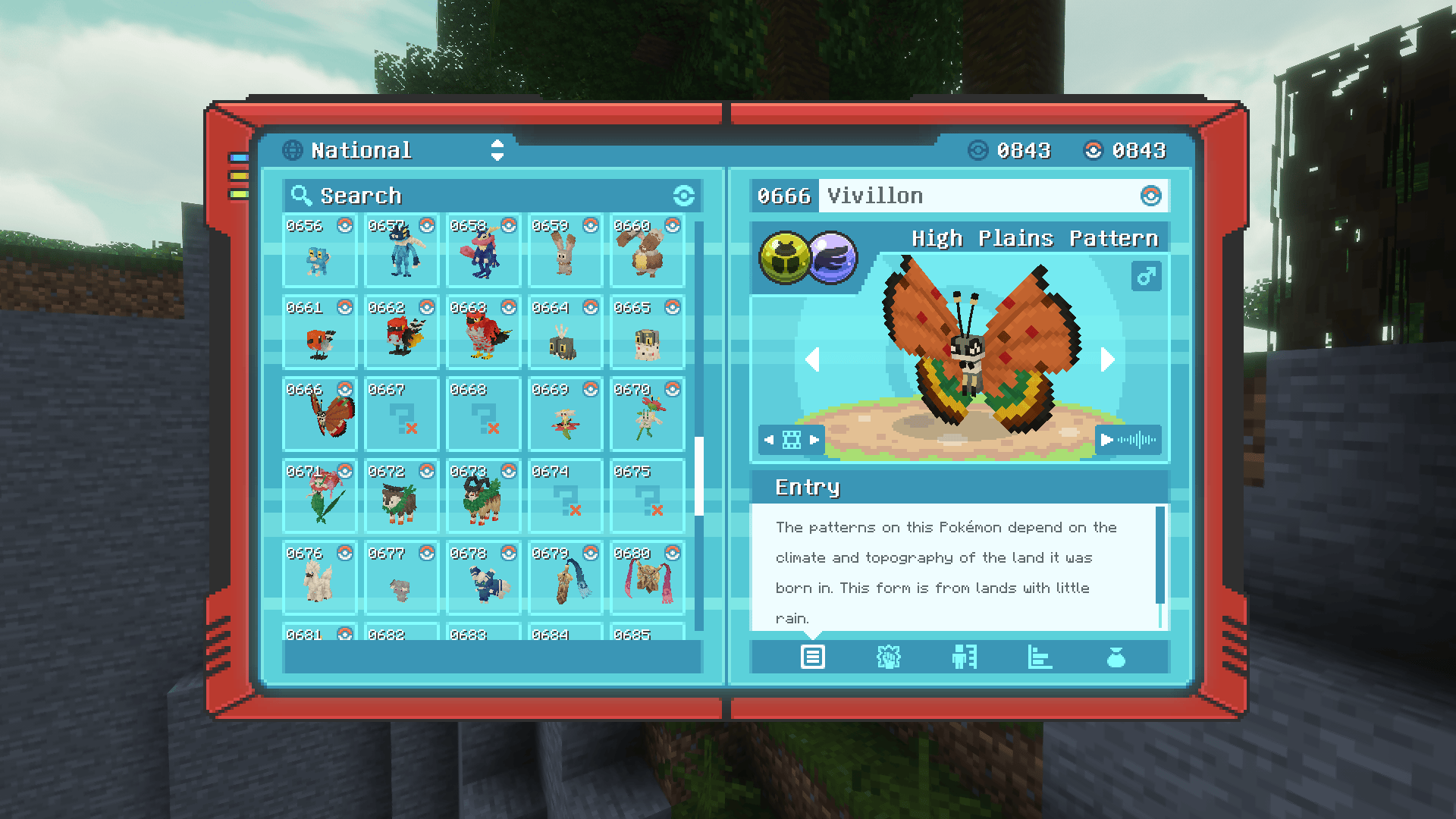Screen dimensions: 1456x819
Task: Choose entry 0663 Talonflame
Action: click(x=483, y=333)
